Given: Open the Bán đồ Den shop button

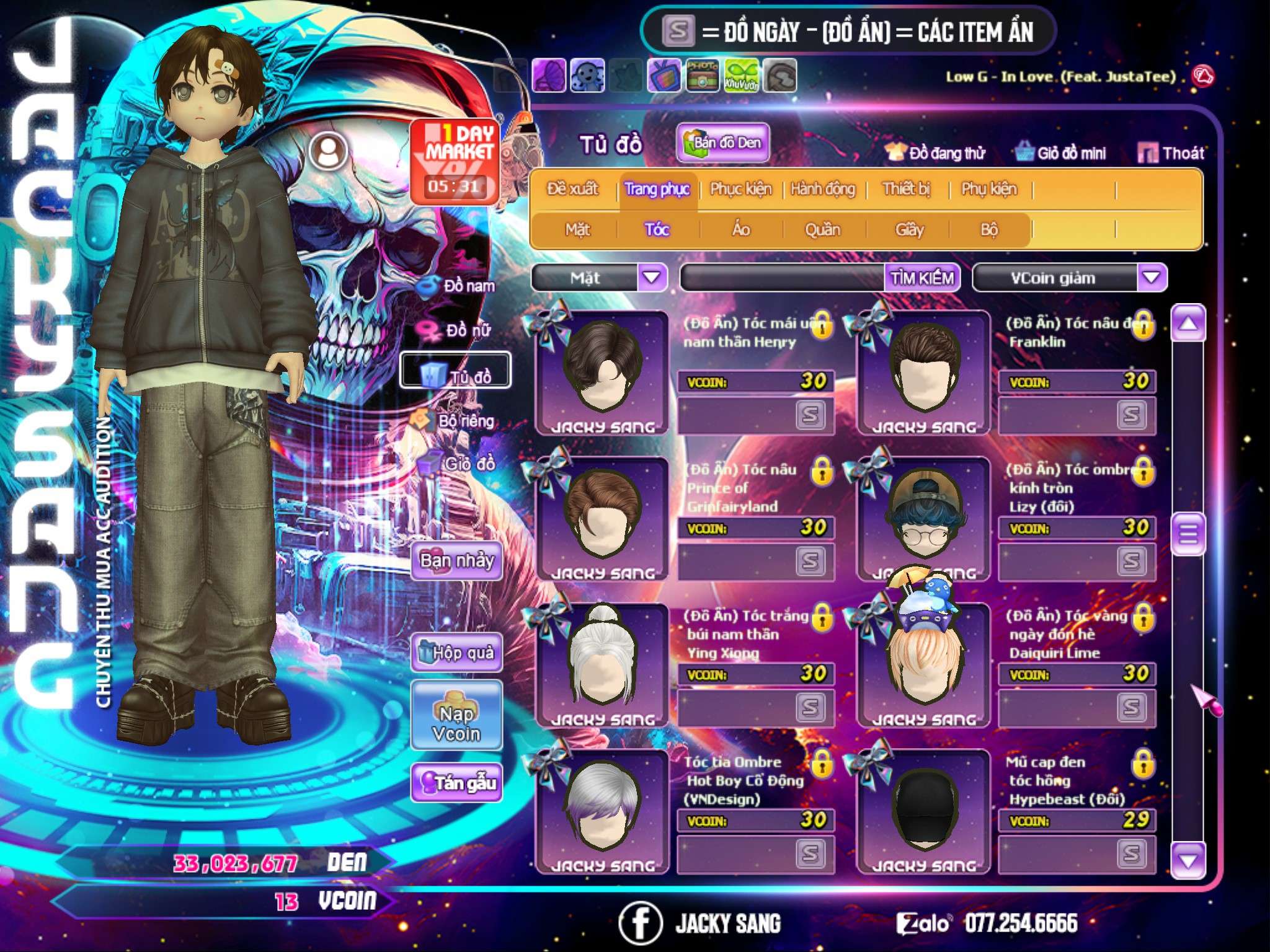Looking at the screenshot, I should 722,143.
